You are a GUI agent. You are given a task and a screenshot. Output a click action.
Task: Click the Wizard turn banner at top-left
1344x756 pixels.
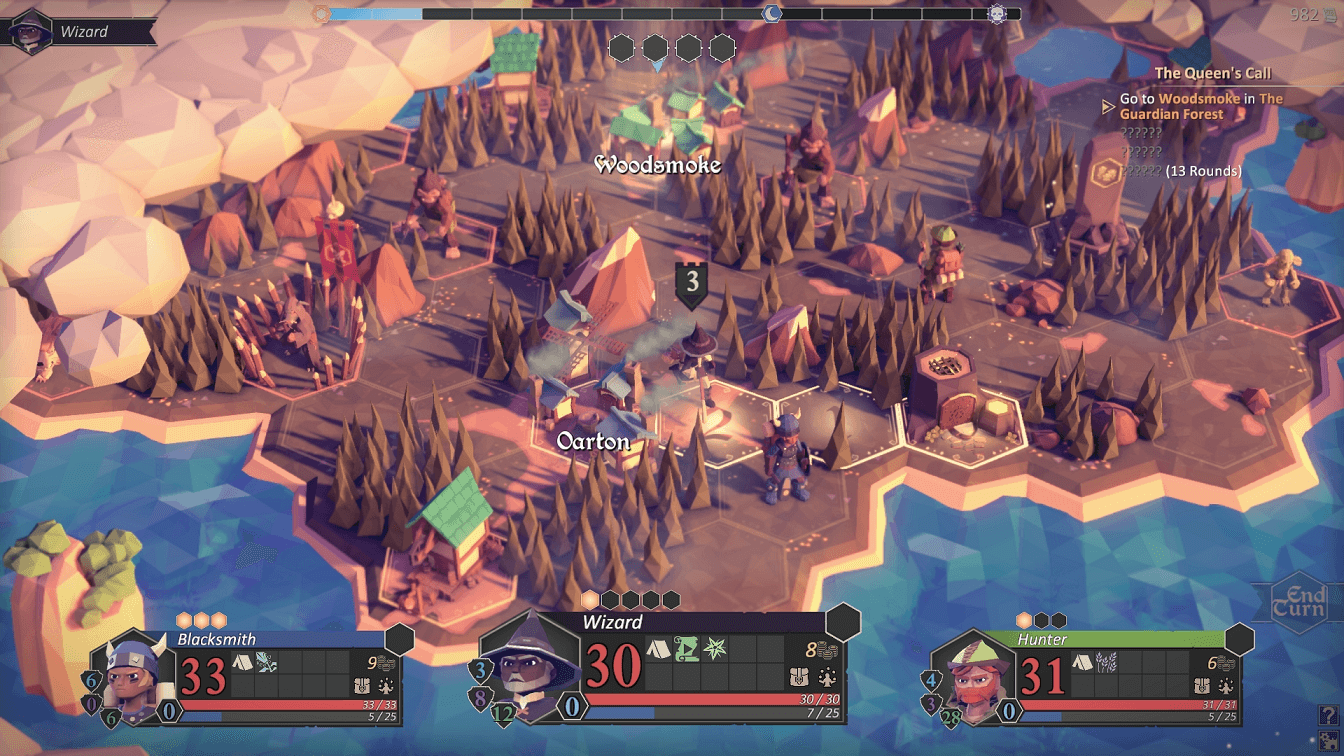point(80,31)
